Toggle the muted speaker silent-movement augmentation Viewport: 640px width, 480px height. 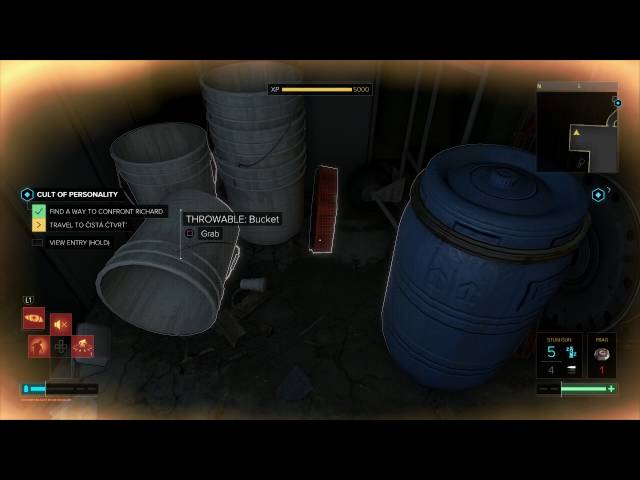point(61,324)
